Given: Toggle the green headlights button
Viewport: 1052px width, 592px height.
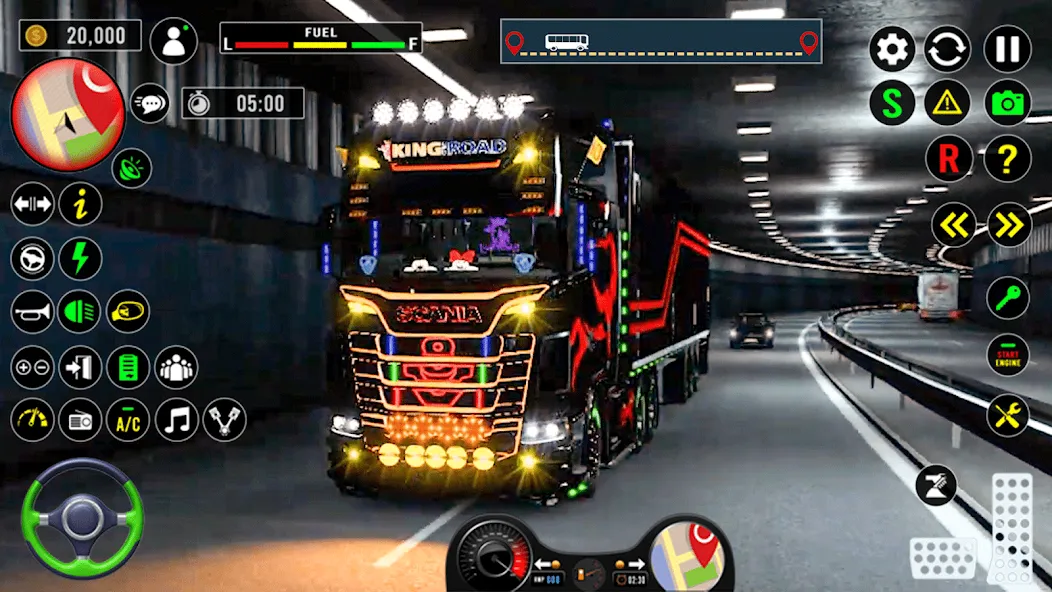Looking at the screenshot, I should (79, 312).
